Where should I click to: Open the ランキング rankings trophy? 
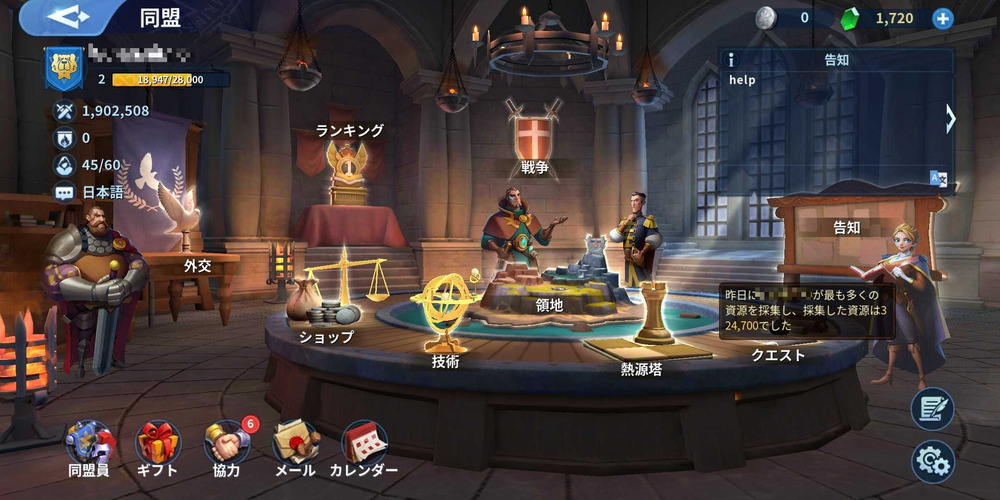tap(349, 170)
